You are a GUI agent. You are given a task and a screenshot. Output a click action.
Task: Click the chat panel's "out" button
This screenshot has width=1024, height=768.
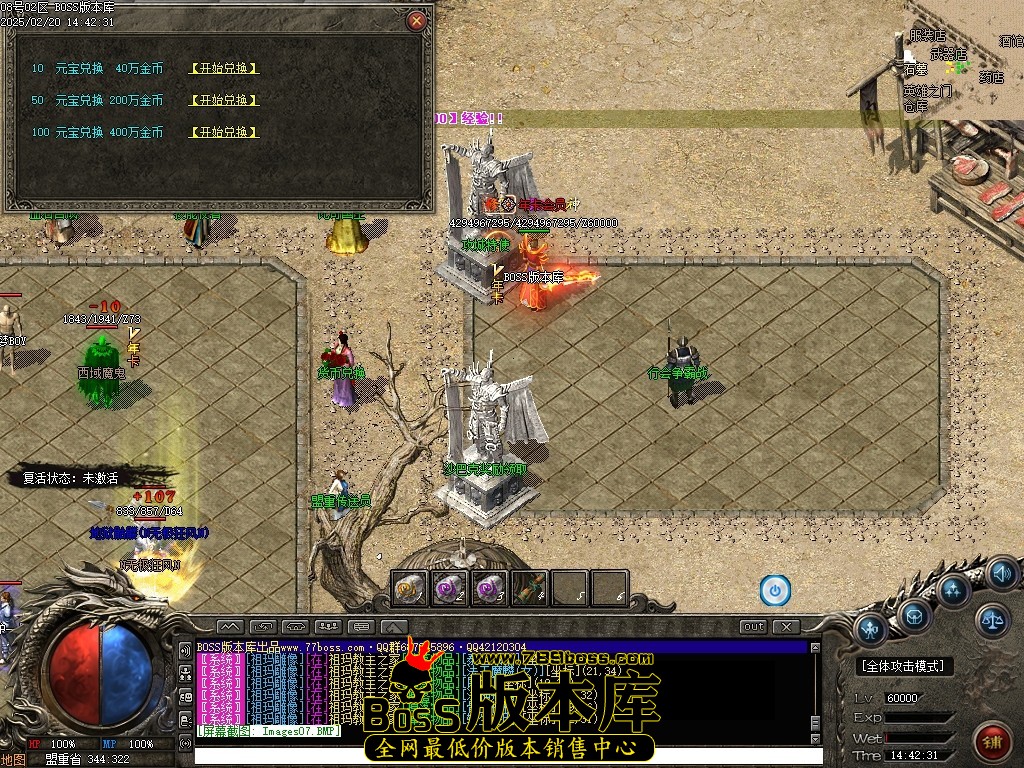pyautogui.click(x=754, y=627)
